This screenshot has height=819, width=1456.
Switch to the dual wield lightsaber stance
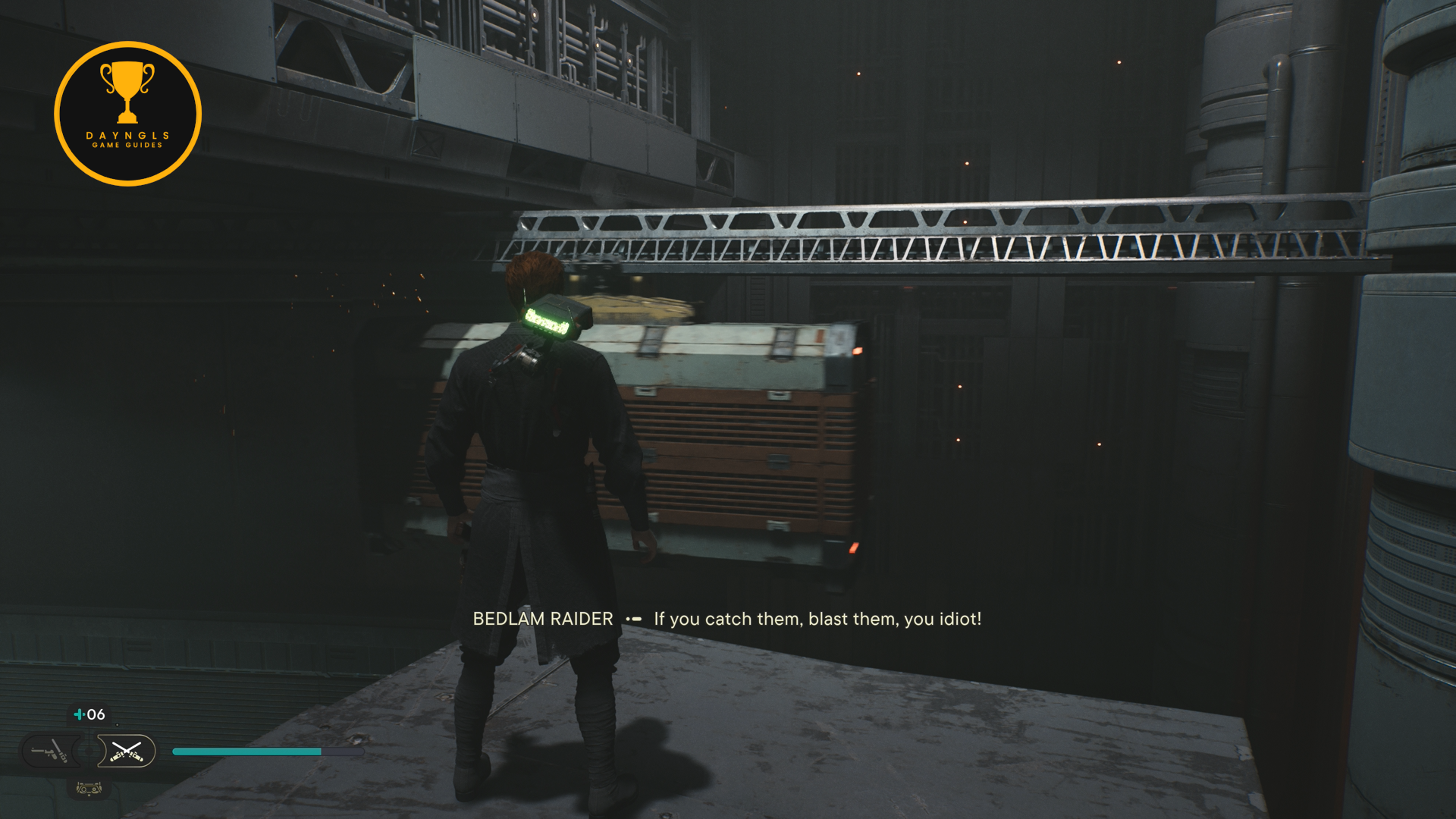126,752
